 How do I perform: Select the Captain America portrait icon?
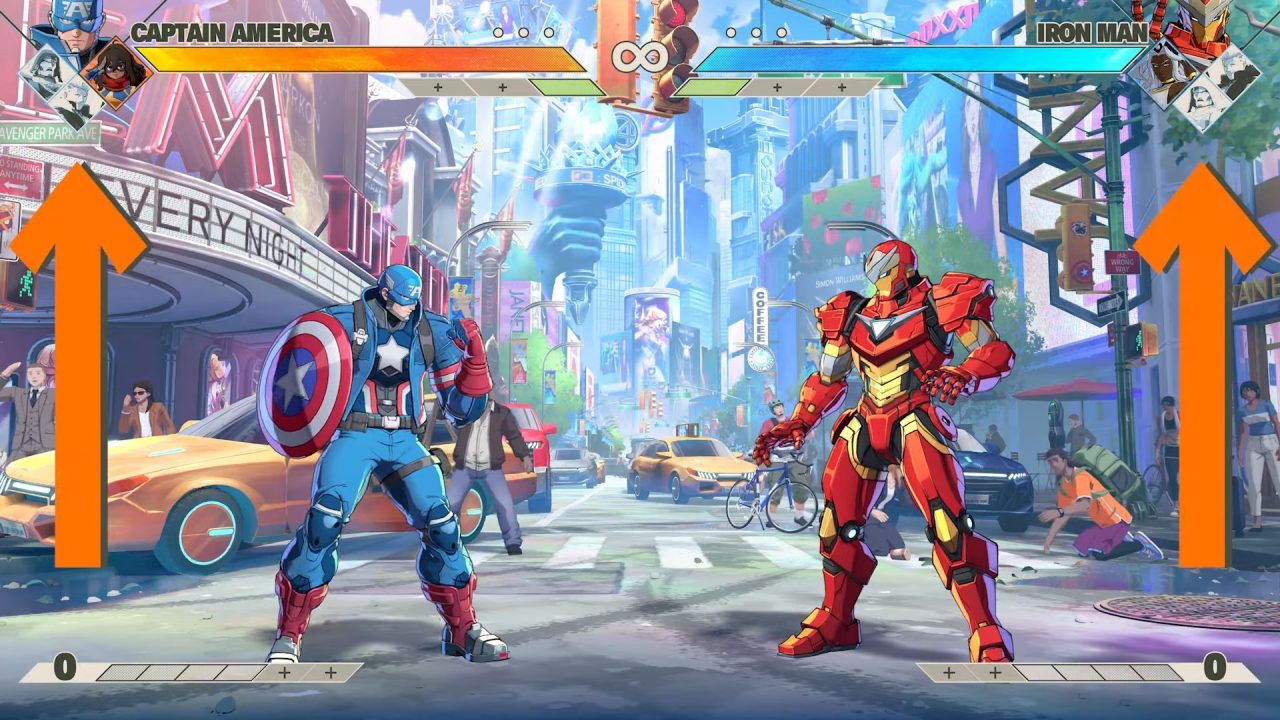(70, 25)
